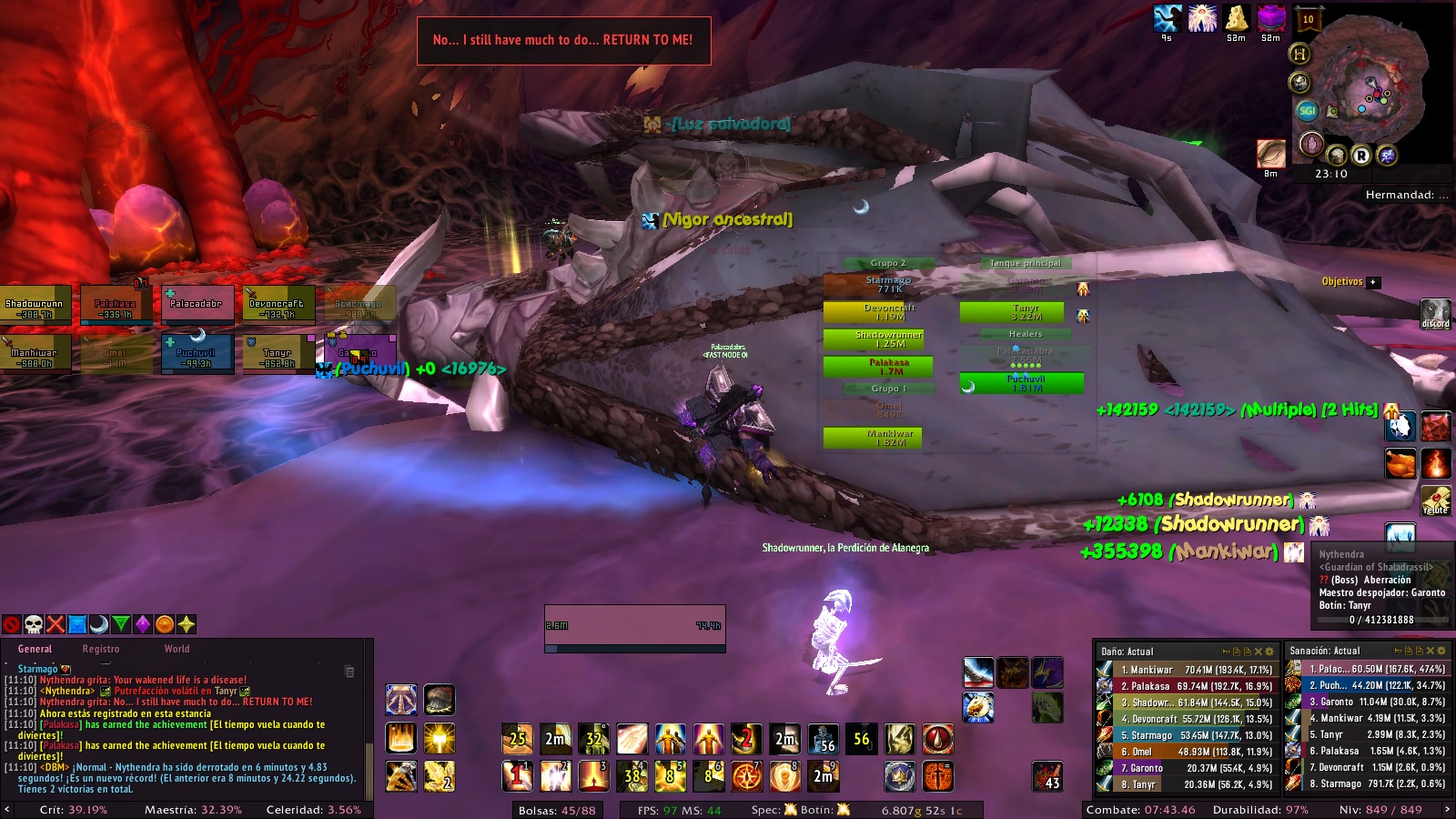Choose the purple diamond raid marker
Screen dimensions: 1456x819
(x=143, y=624)
